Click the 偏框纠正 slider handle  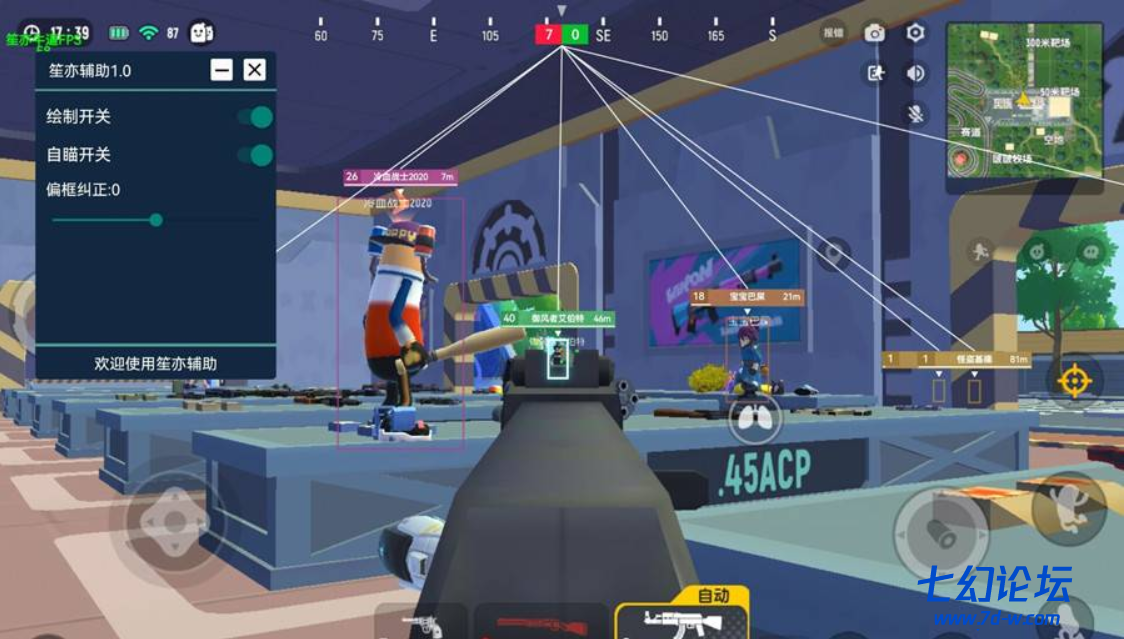tap(156, 220)
